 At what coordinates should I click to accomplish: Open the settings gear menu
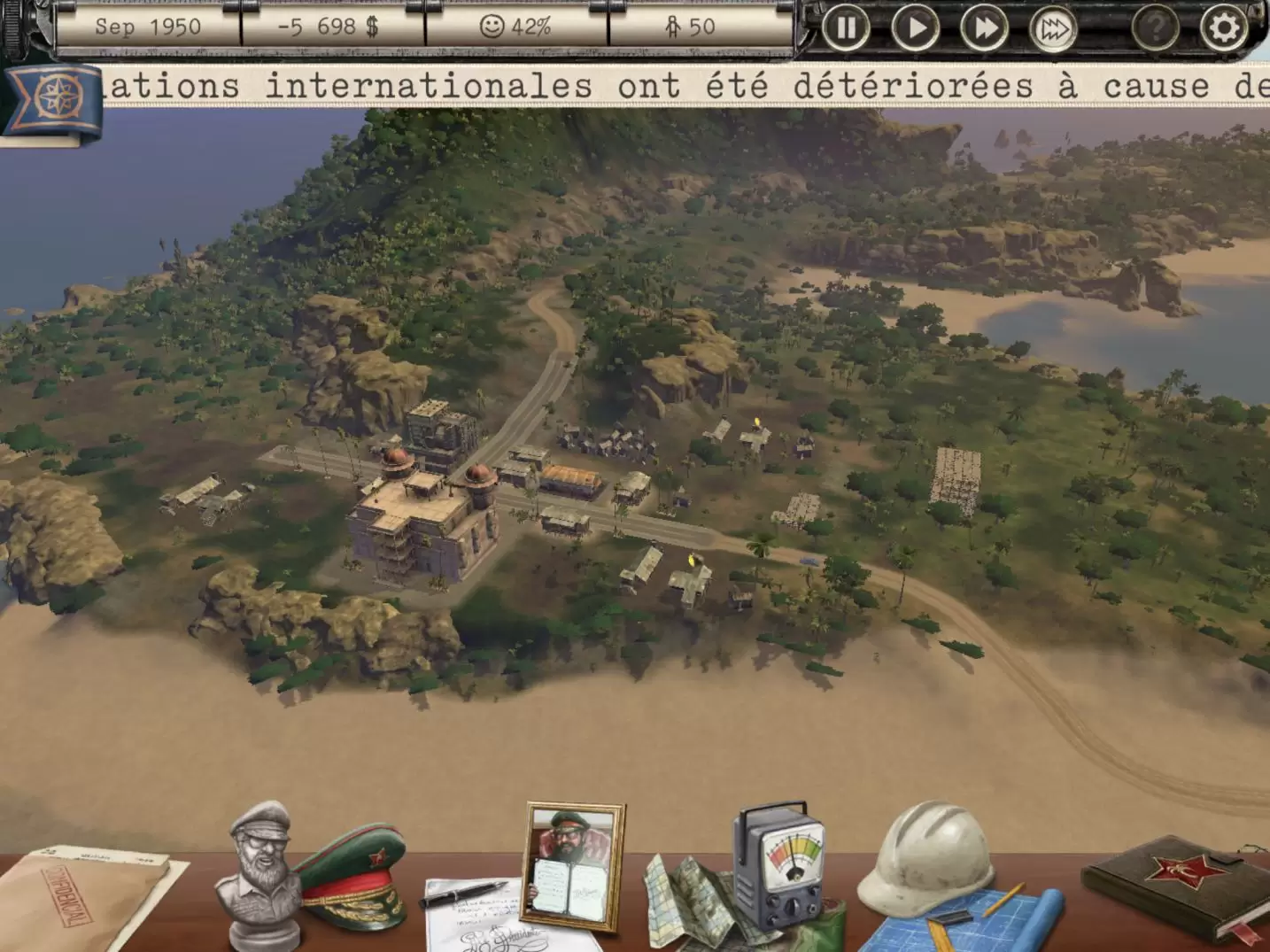pyautogui.click(x=1222, y=28)
